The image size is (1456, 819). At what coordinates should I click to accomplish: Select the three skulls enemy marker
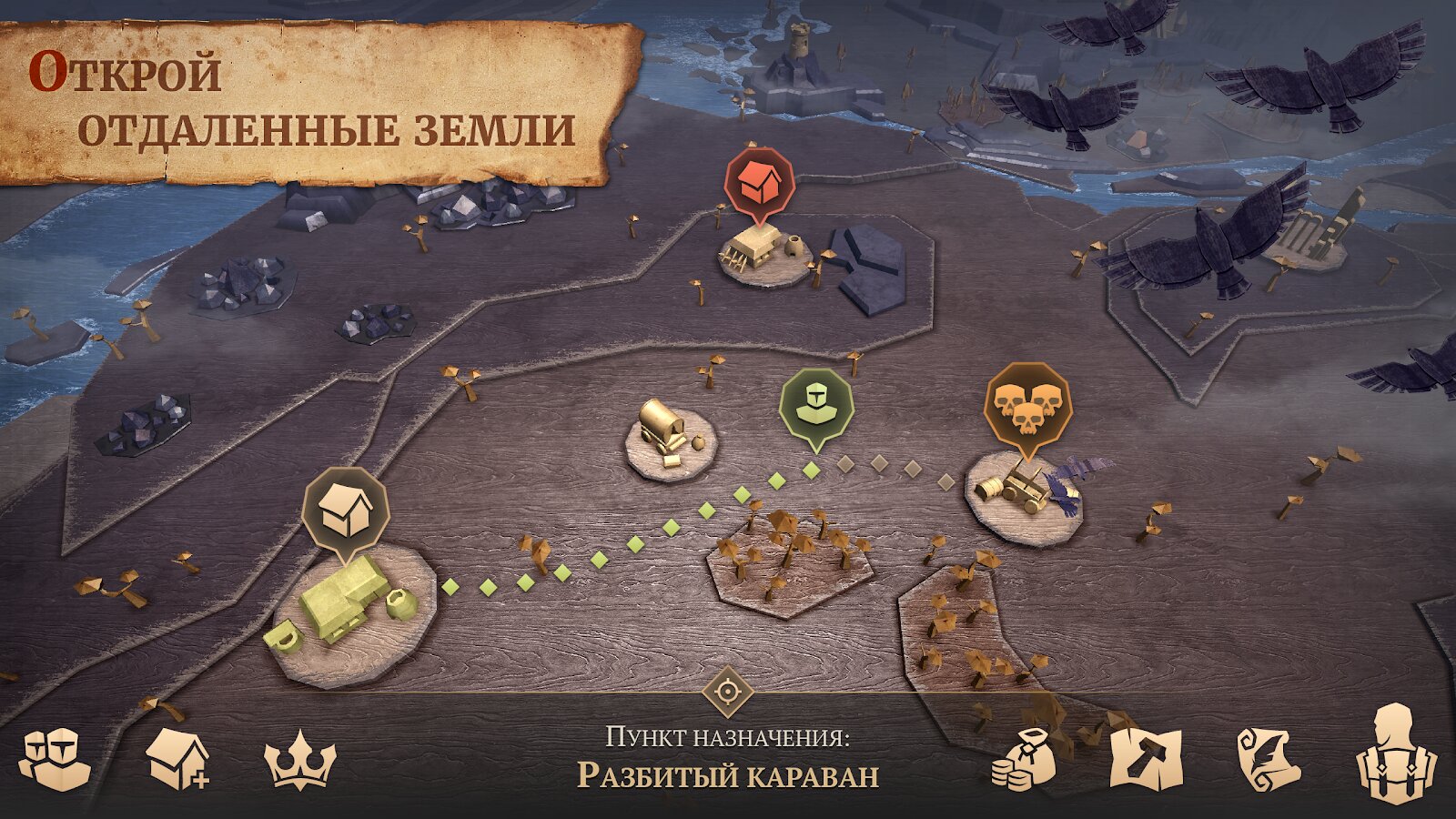(x=1029, y=405)
